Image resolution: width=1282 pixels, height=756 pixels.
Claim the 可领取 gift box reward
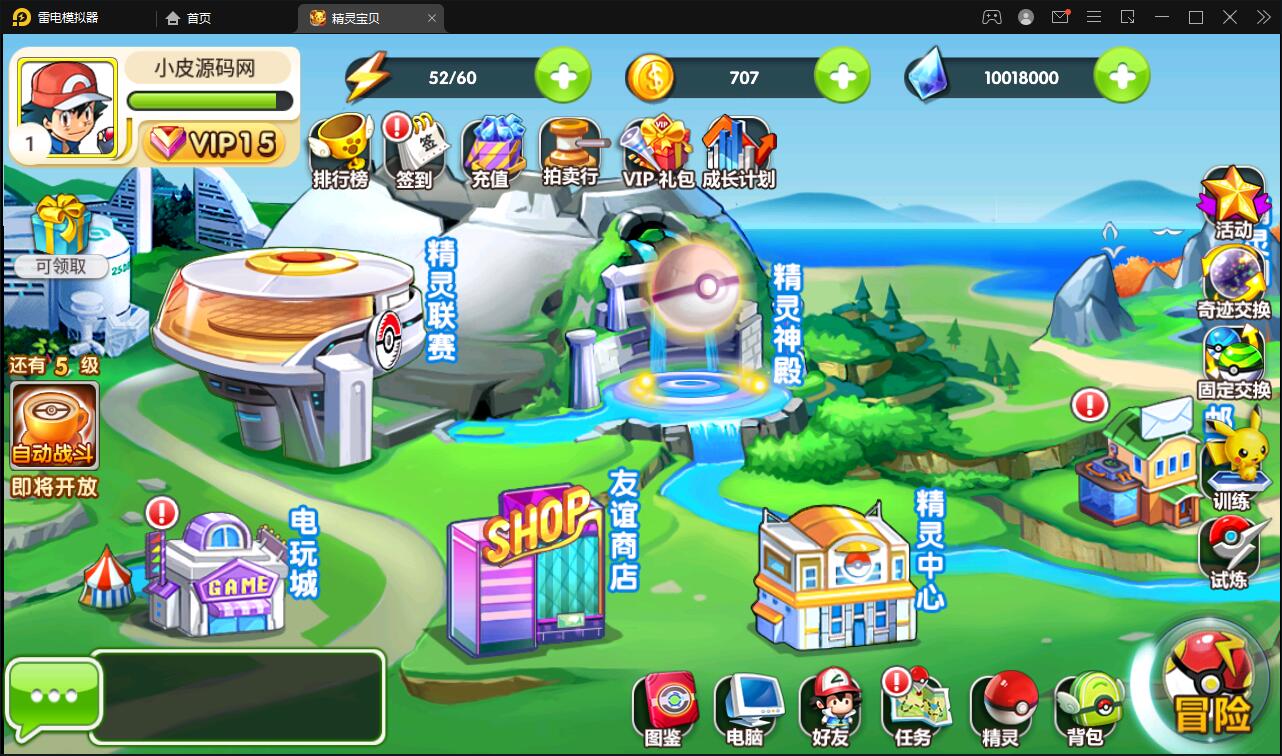61,235
